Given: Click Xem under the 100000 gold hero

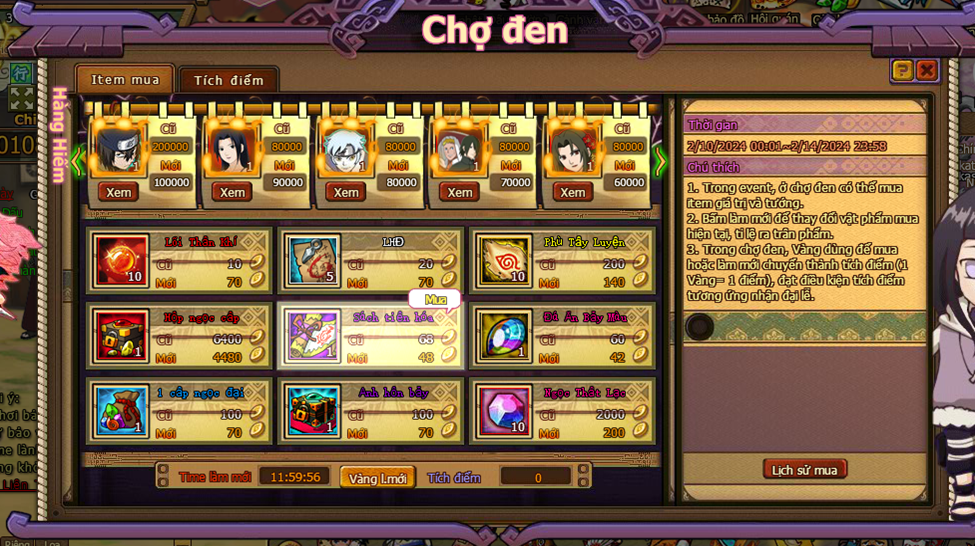Looking at the screenshot, I should click(x=118, y=192).
